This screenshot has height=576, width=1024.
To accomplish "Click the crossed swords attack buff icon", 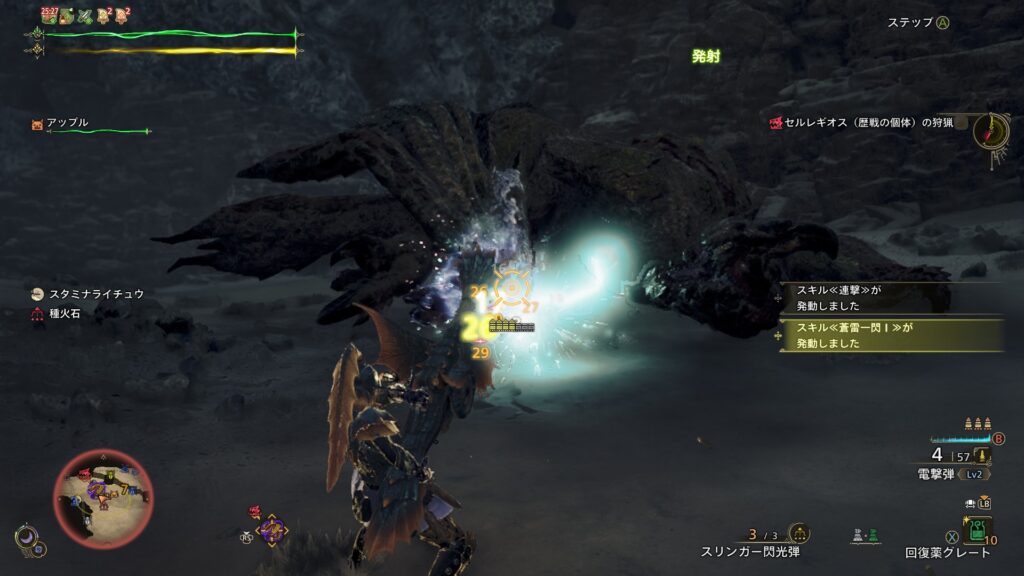I will pyautogui.click(x=85, y=15).
